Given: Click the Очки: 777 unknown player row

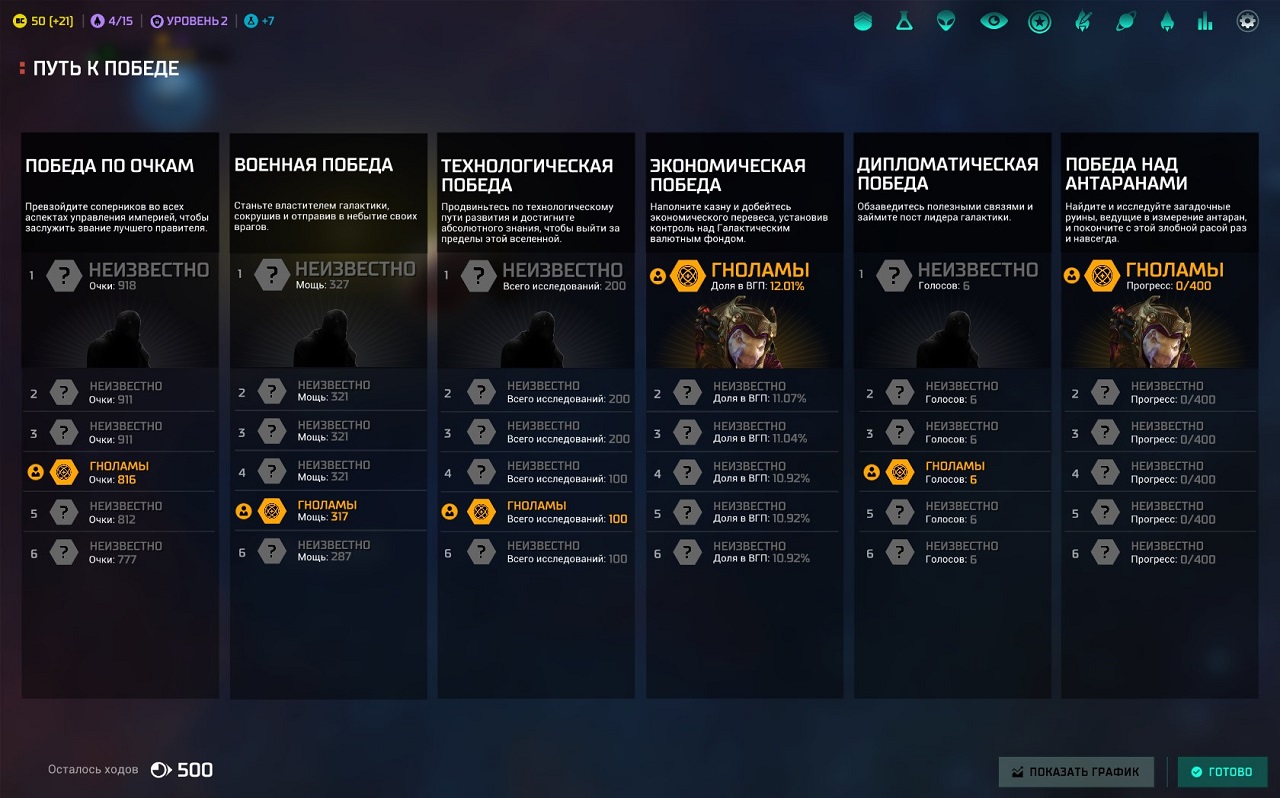Looking at the screenshot, I should pos(118,552).
